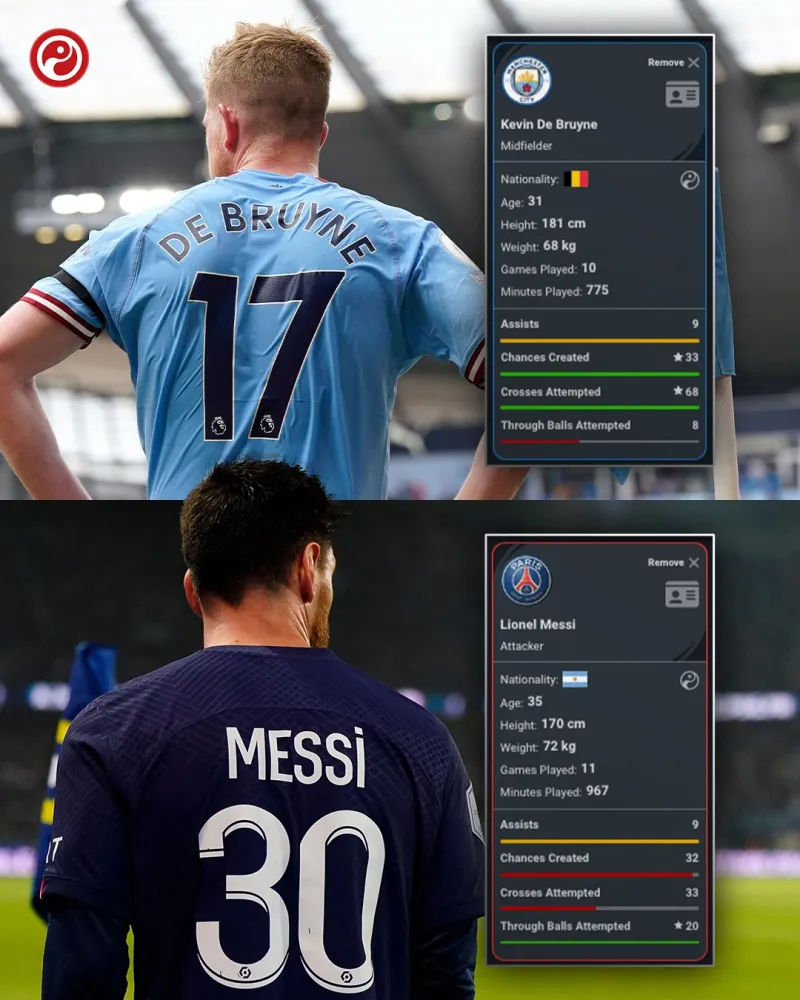Click the Paris Saint-Germain club badge
The height and width of the screenshot is (1000, 800).
coord(526,581)
